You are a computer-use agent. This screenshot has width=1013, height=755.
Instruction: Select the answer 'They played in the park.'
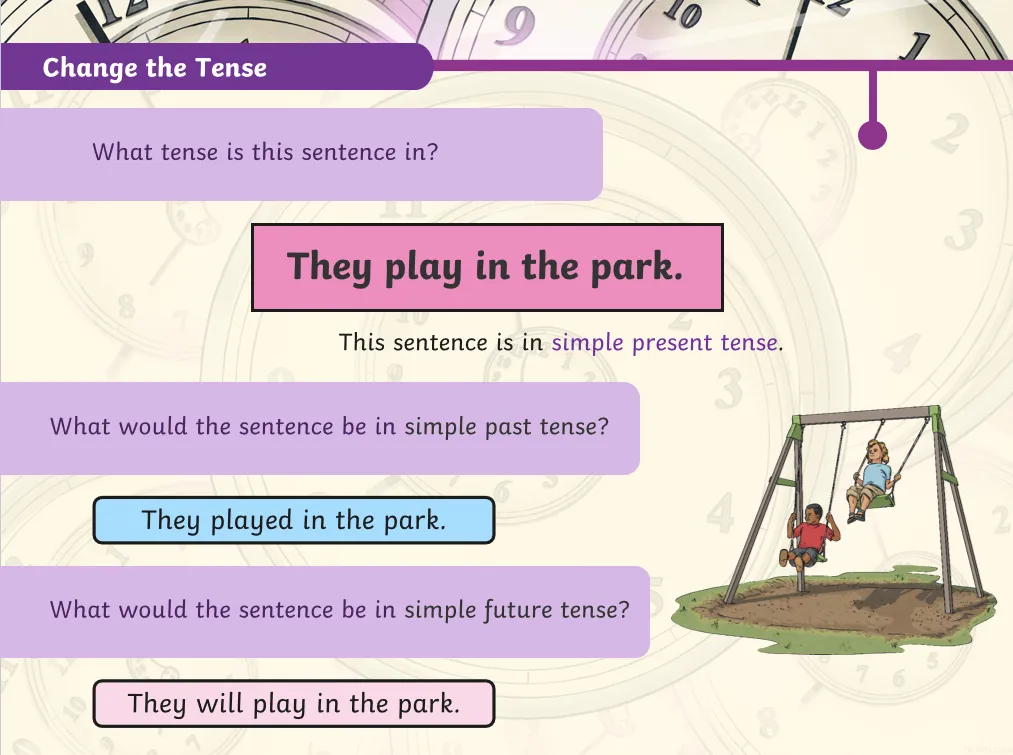tap(294, 520)
